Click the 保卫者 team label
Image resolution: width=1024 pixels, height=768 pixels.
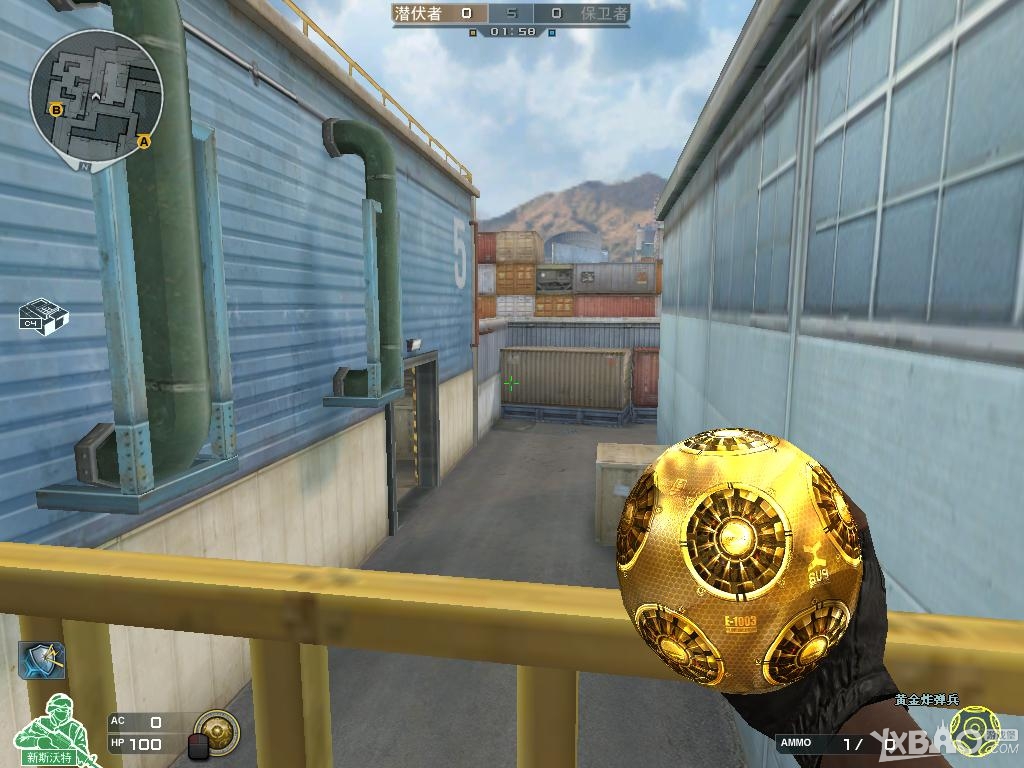coord(604,13)
